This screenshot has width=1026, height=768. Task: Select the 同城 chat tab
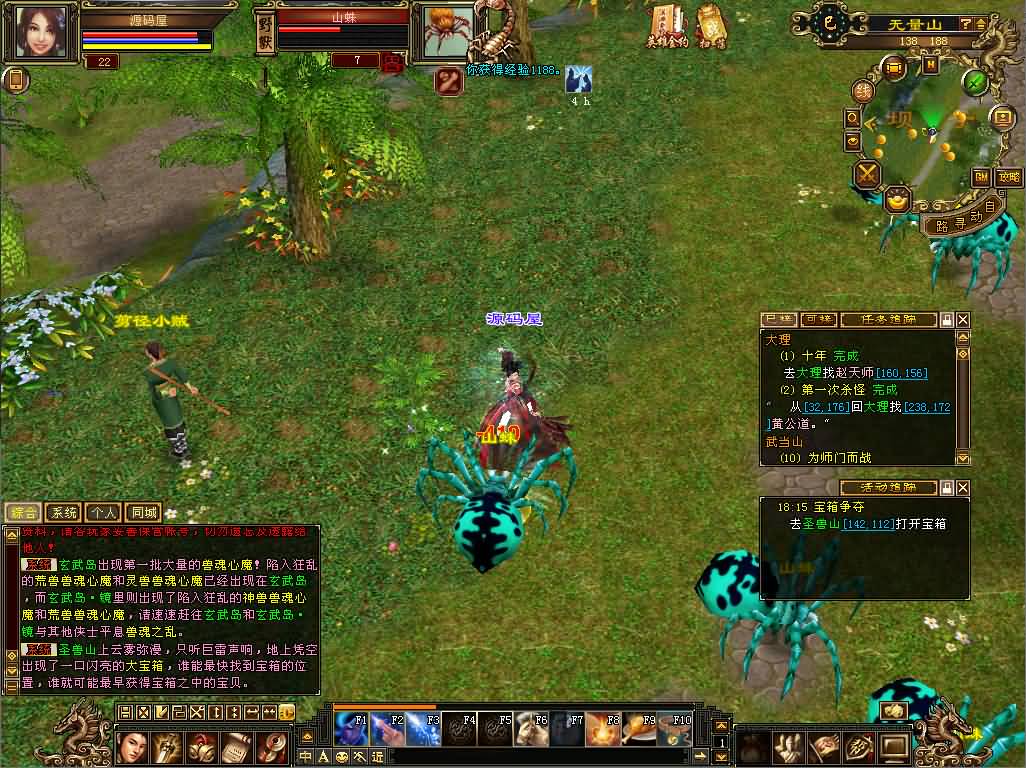(143, 513)
